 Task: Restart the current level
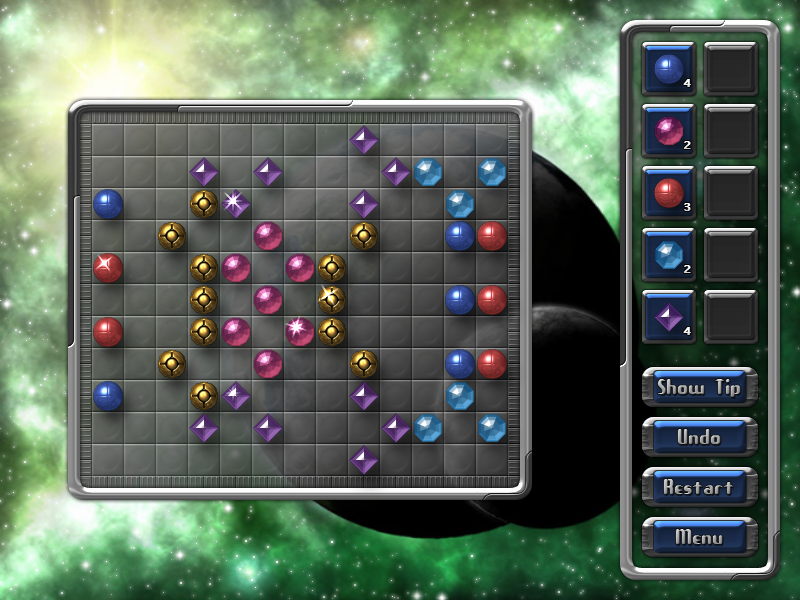pos(699,487)
